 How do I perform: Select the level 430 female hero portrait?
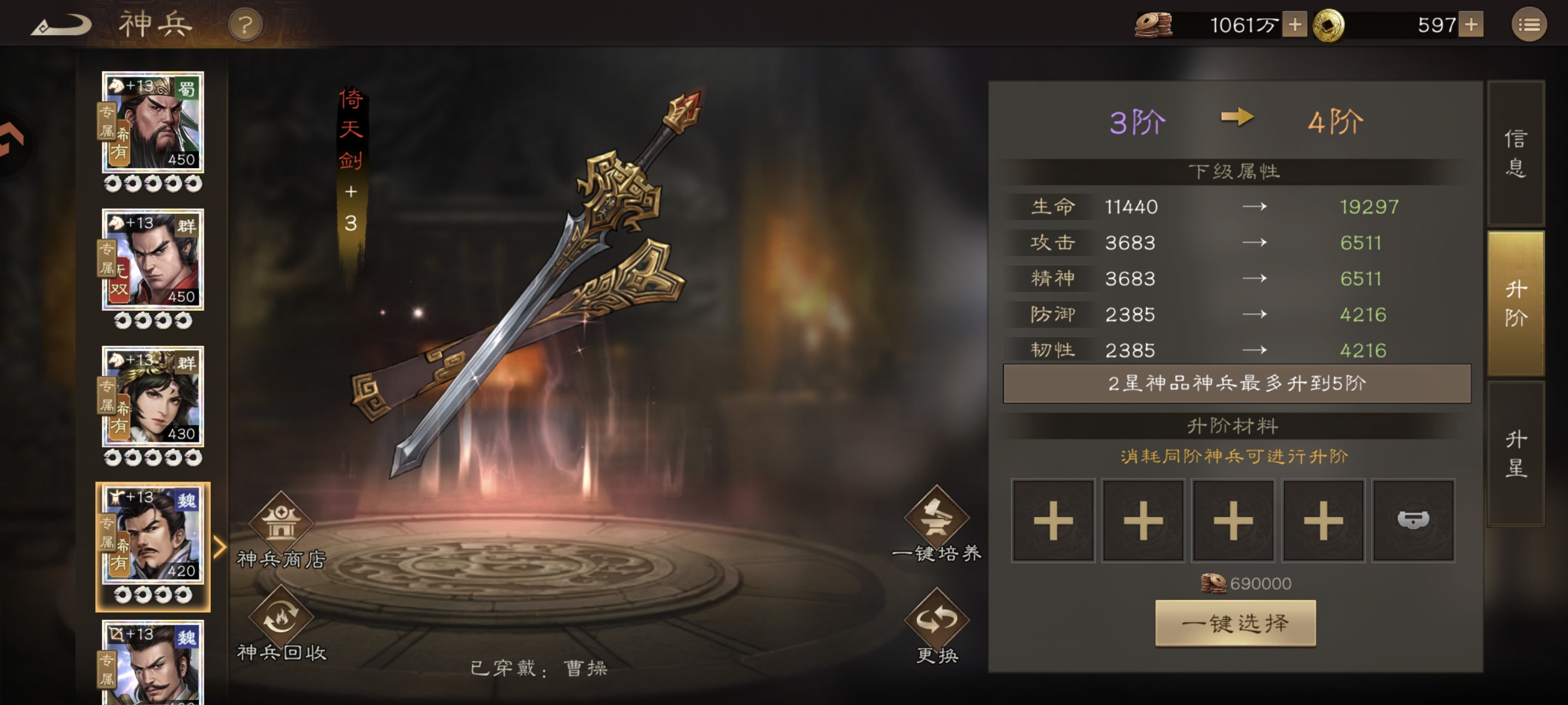(x=153, y=397)
